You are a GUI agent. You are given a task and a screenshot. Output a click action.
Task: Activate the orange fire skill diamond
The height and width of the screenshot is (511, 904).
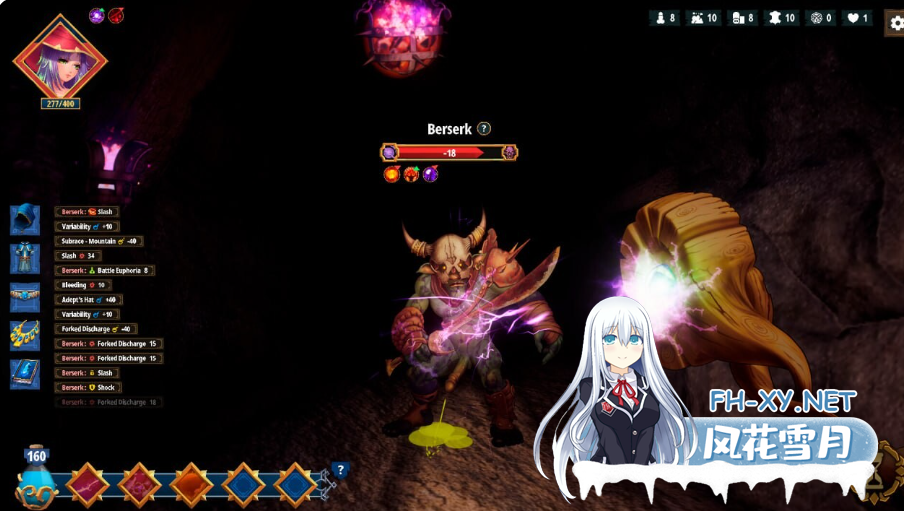point(191,485)
